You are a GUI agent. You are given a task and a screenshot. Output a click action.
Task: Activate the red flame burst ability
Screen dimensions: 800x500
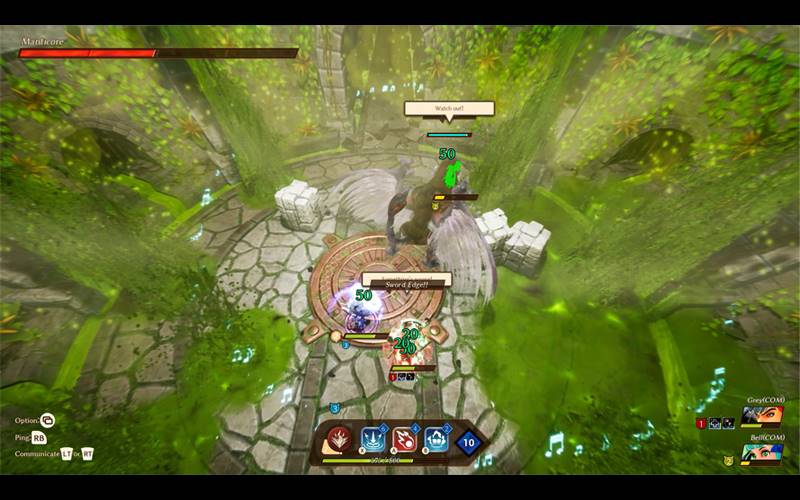pyautogui.click(x=341, y=439)
